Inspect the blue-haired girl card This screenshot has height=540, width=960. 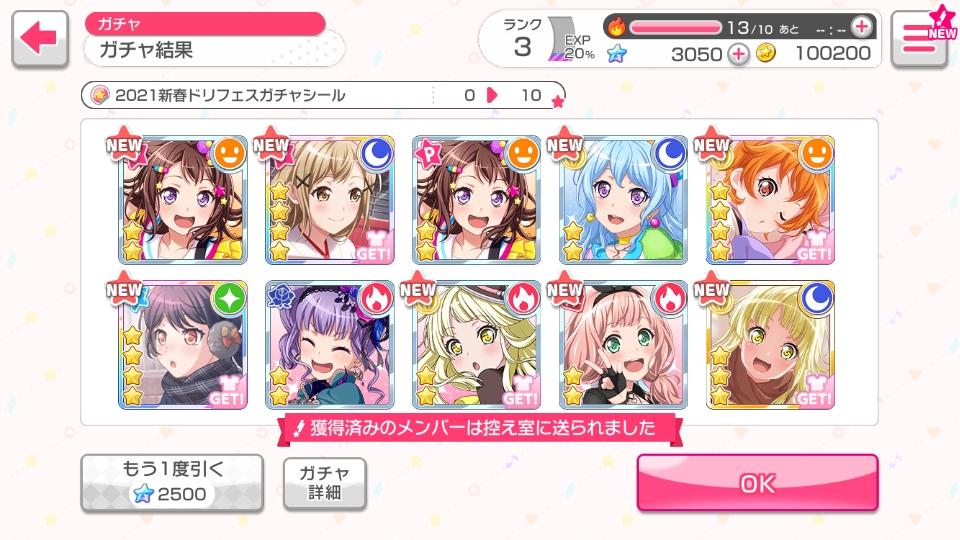pyautogui.click(x=624, y=200)
